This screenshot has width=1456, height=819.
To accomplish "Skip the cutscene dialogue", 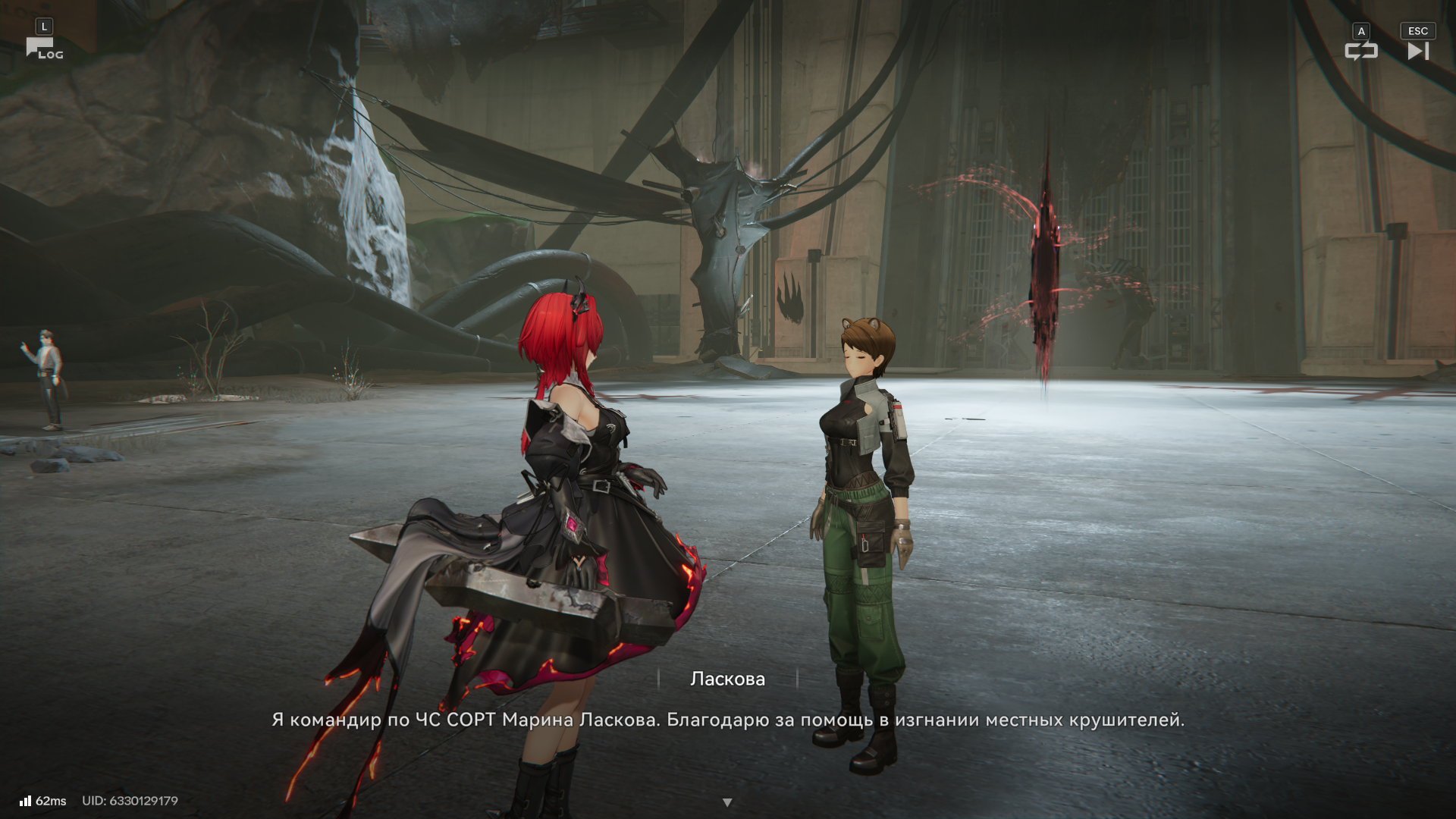I will click(x=1417, y=51).
